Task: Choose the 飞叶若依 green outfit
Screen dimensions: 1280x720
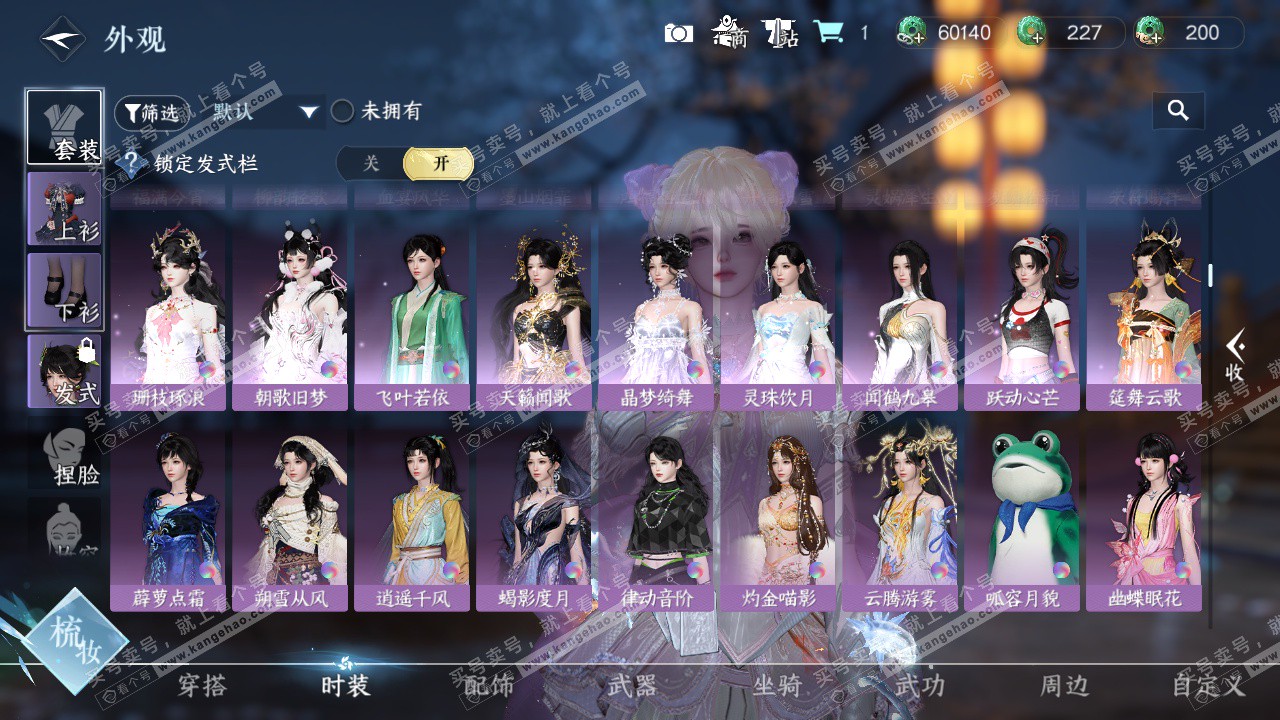Action: (x=412, y=310)
